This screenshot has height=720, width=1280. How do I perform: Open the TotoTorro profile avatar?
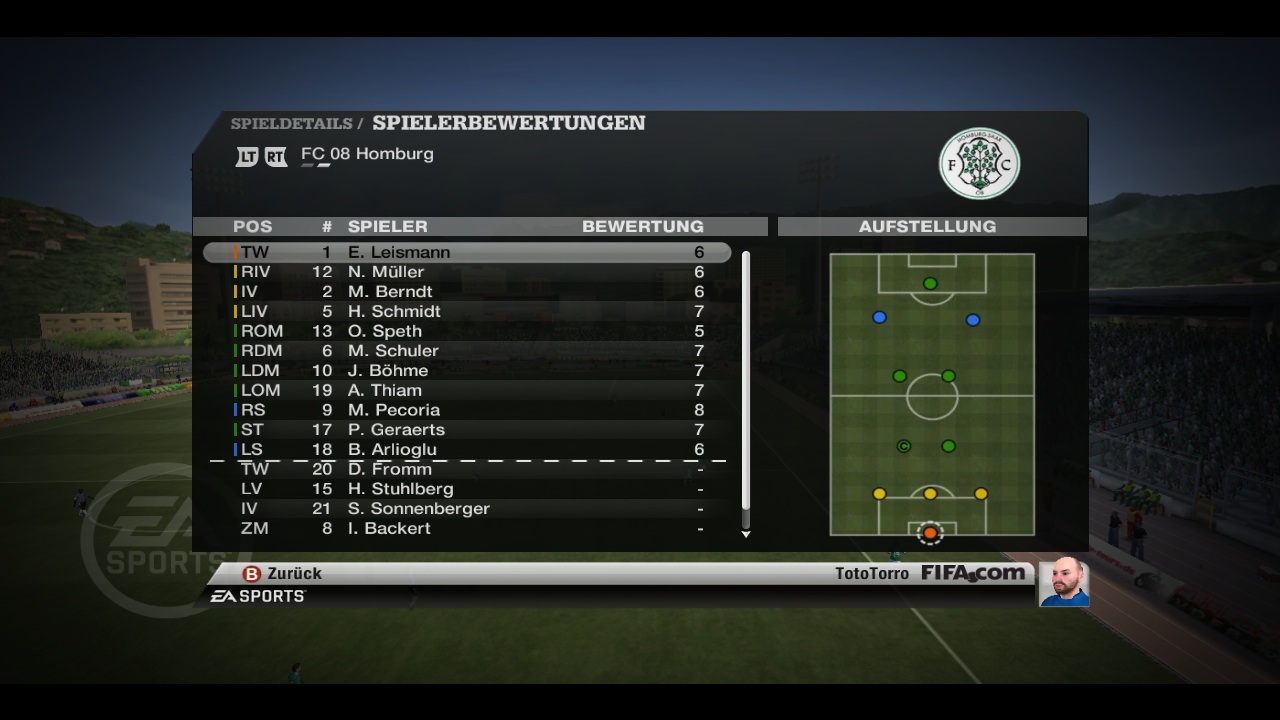tap(1063, 582)
